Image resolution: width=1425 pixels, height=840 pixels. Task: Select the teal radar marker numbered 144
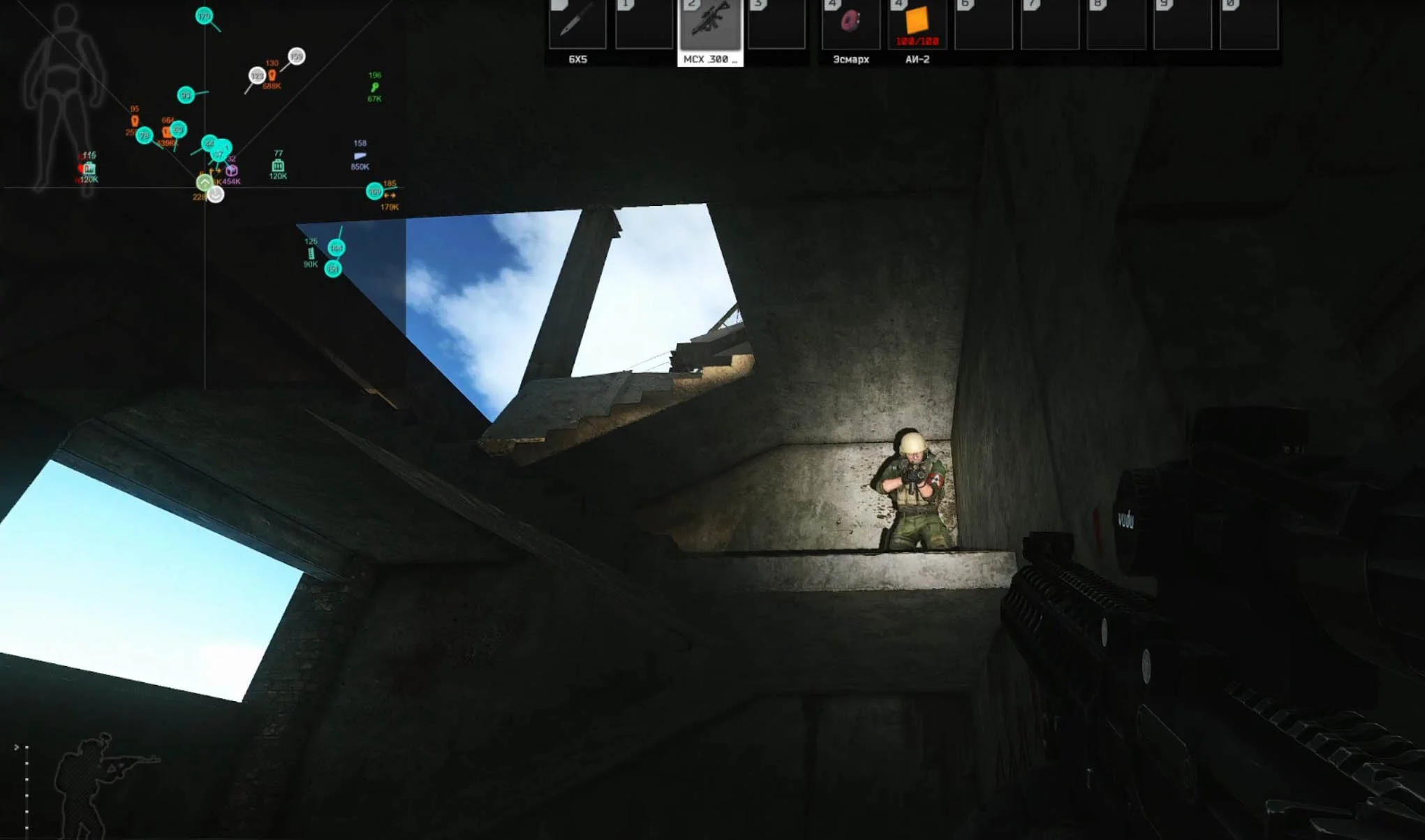point(337,248)
